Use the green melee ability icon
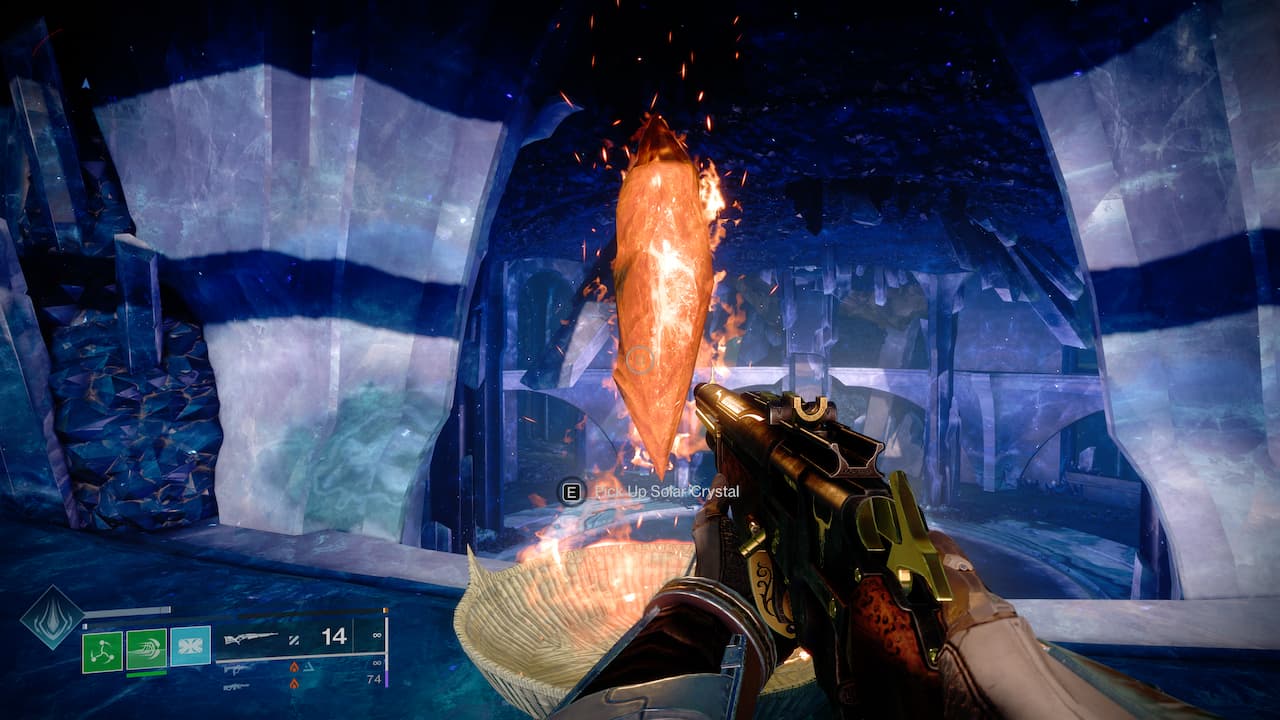Screen dimensions: 1280x720 pos(146,649)
